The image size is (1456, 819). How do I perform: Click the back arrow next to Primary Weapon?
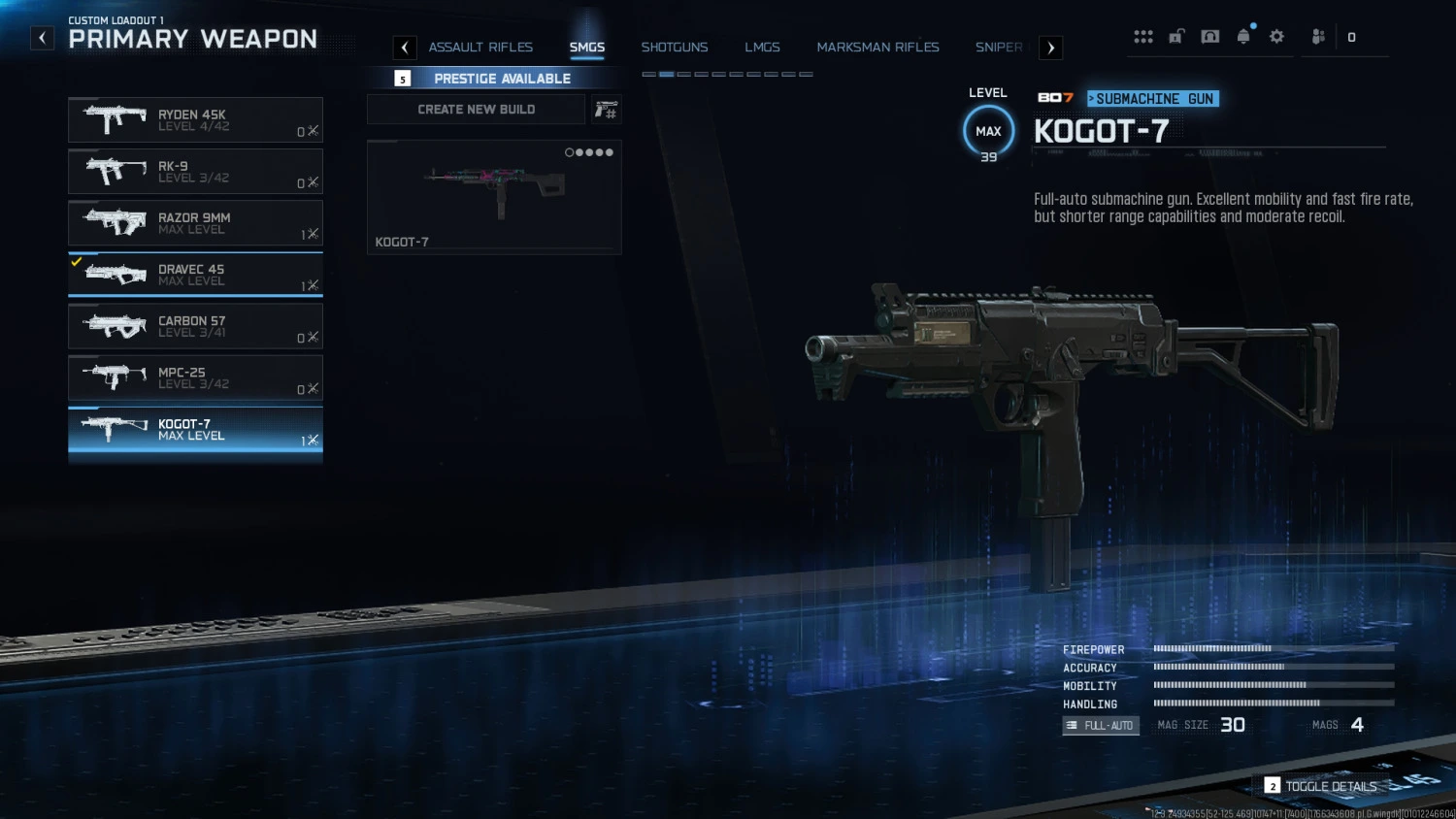(41, 37)
